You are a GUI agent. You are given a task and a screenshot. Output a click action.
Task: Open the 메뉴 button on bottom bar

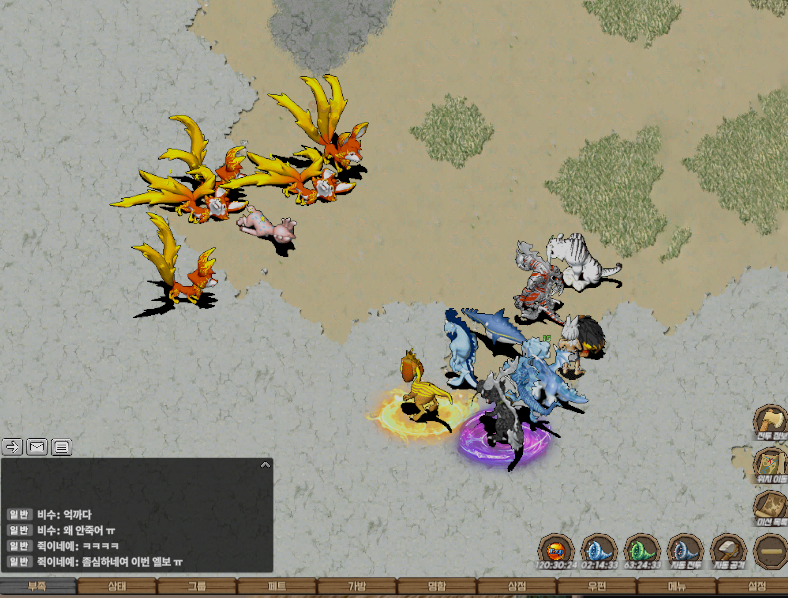[x=677, y=587]
